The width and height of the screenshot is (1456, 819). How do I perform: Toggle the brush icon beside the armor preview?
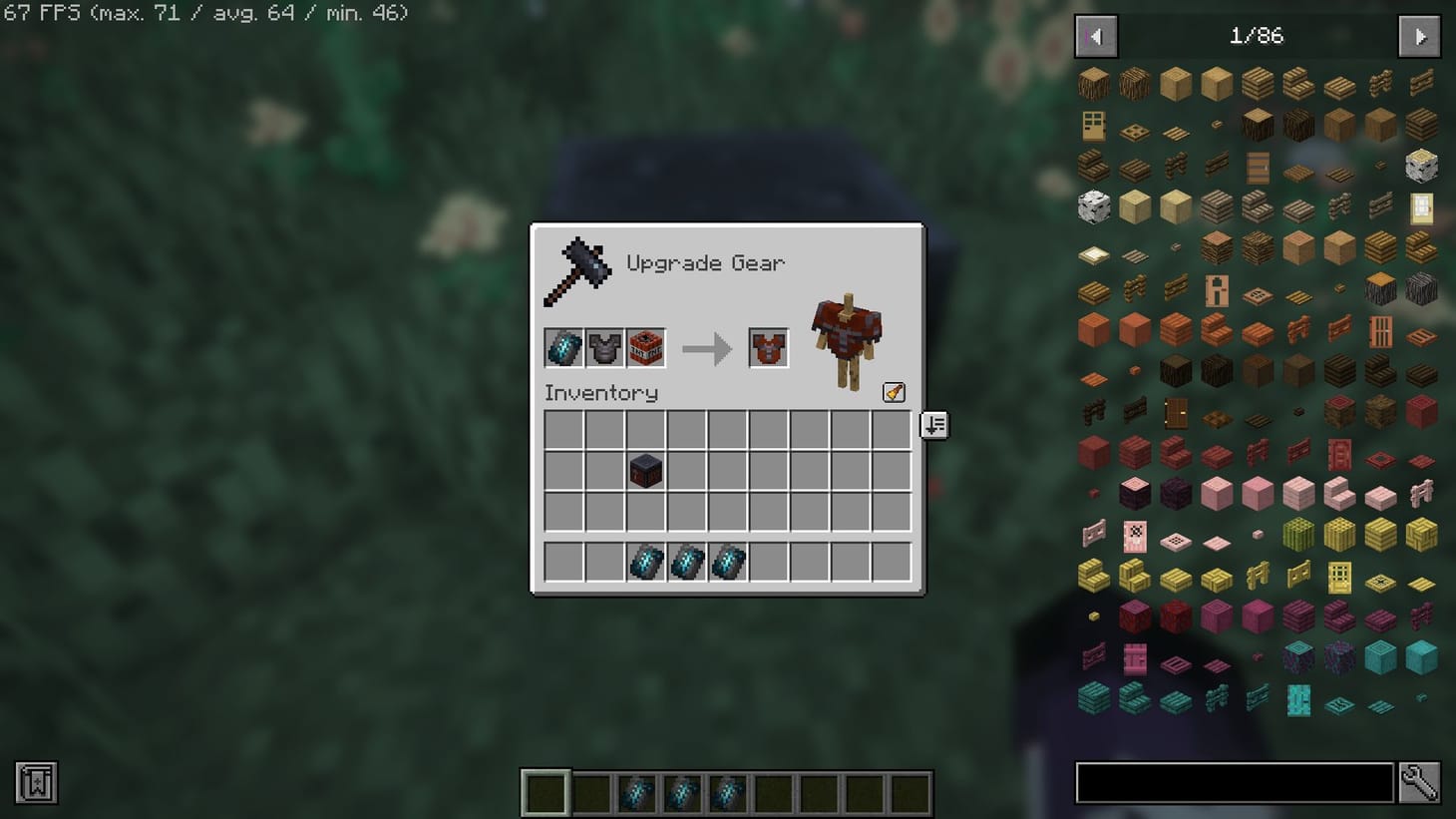[893, 392]
